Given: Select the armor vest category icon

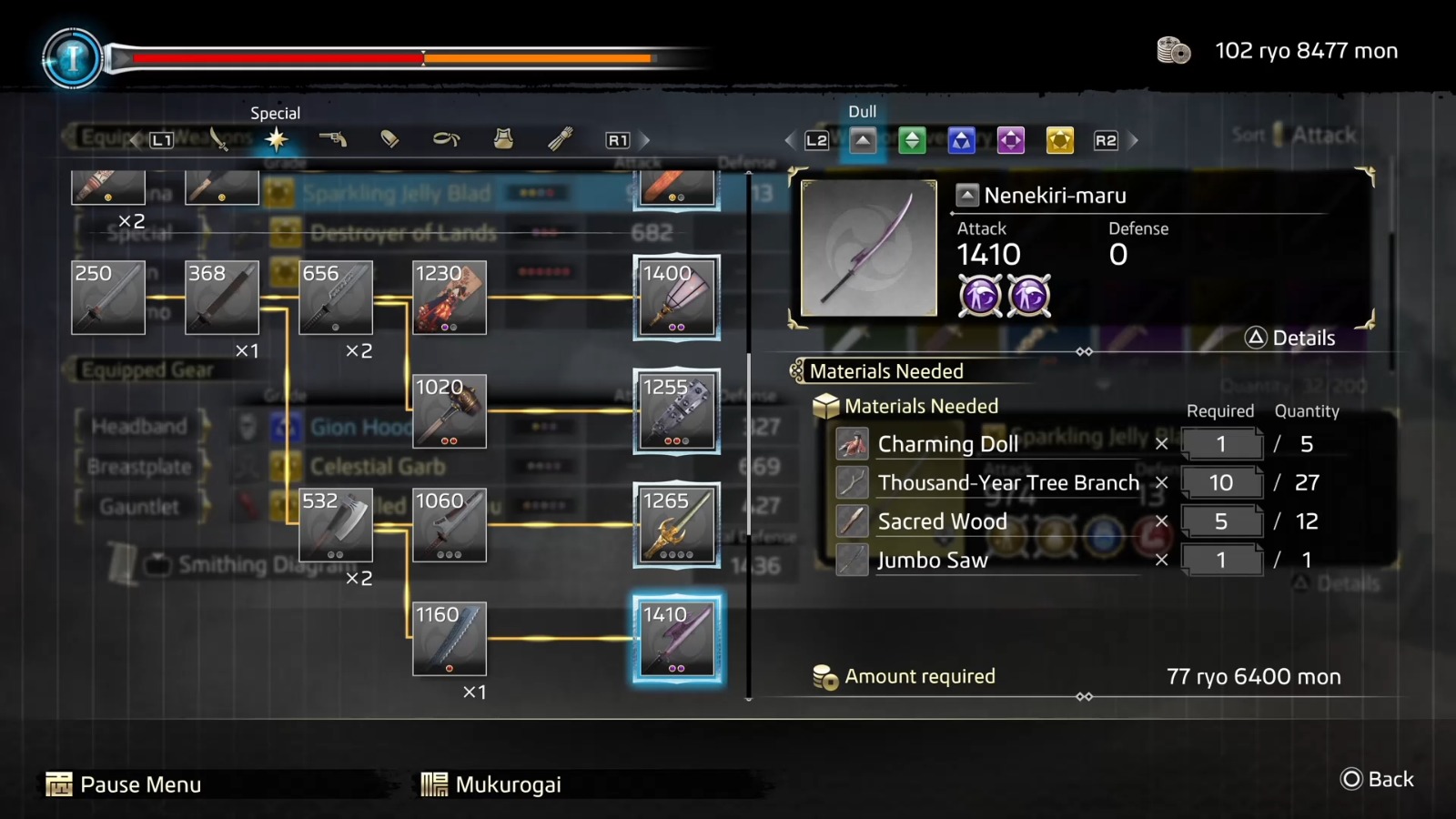Looking at the screenshot, I should click(x=501, y=139).
